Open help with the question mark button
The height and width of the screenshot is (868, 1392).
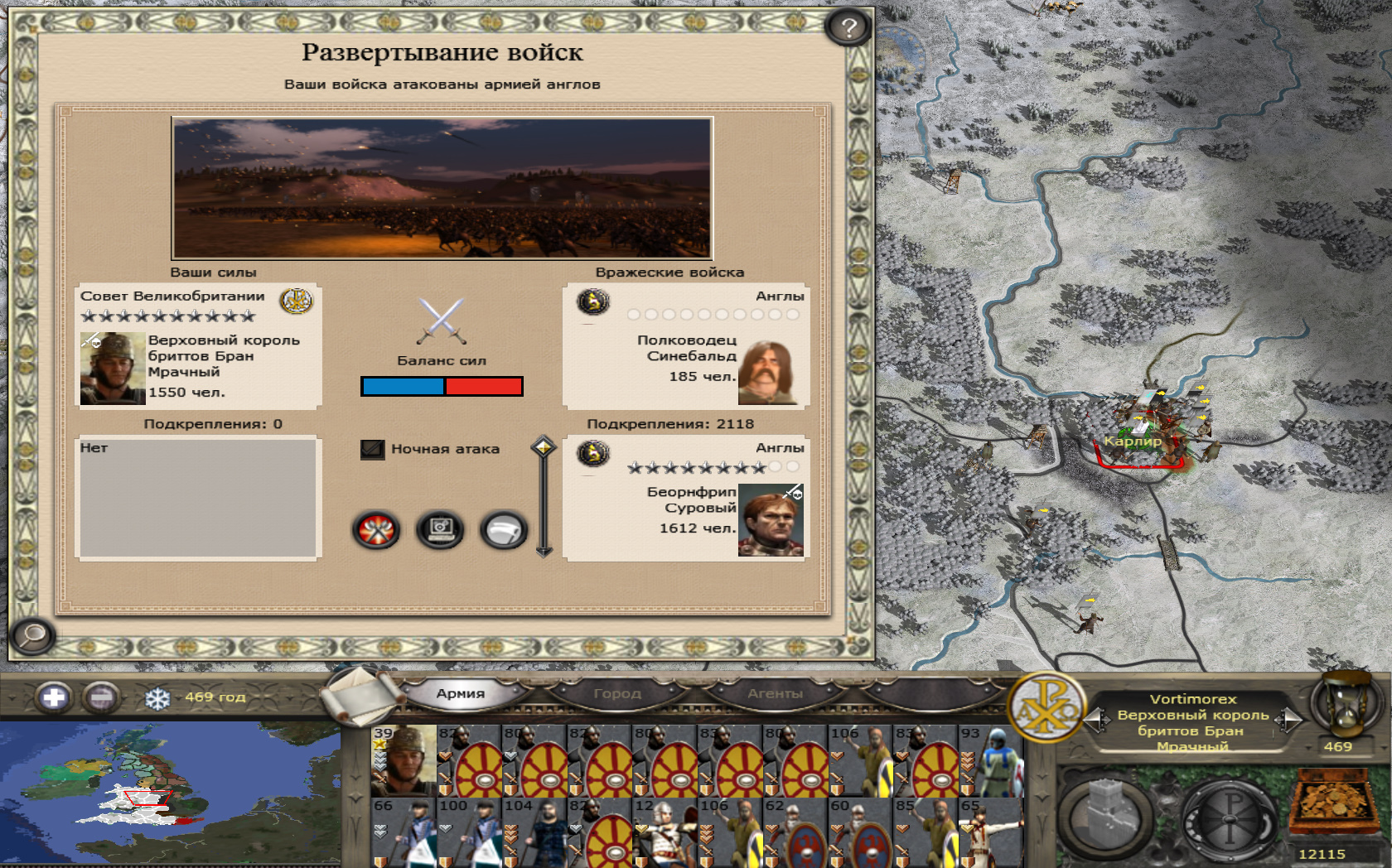coord(848,28)
